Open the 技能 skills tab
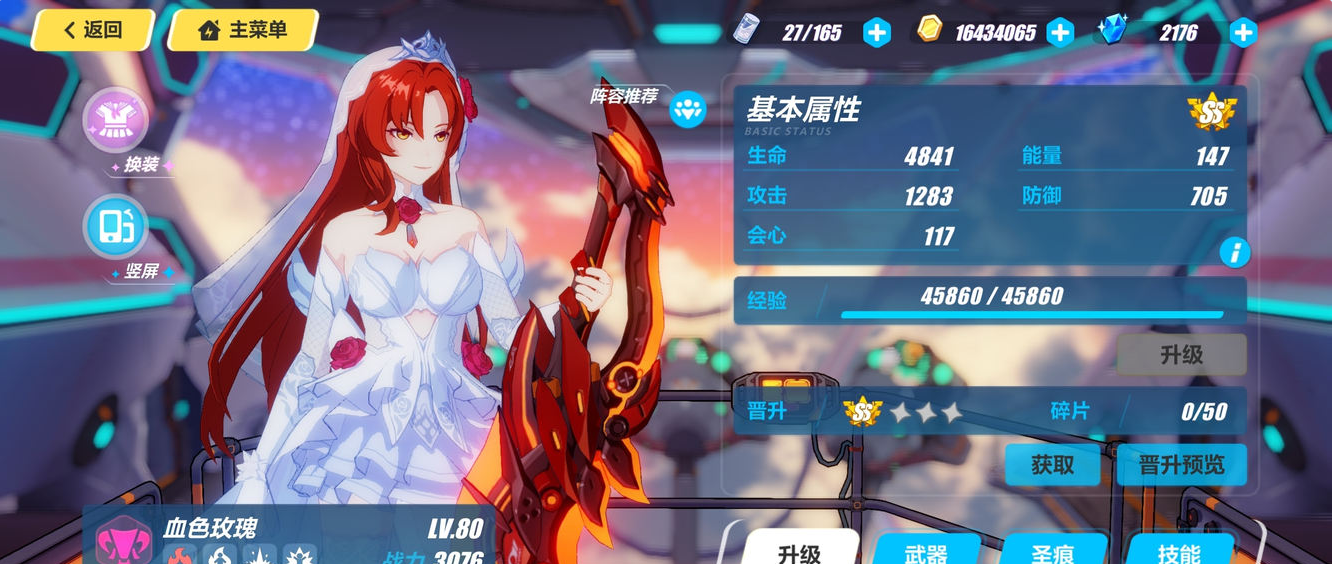Image resolution: width=1332 pixels, height=564 pixels. point(1180,550)
